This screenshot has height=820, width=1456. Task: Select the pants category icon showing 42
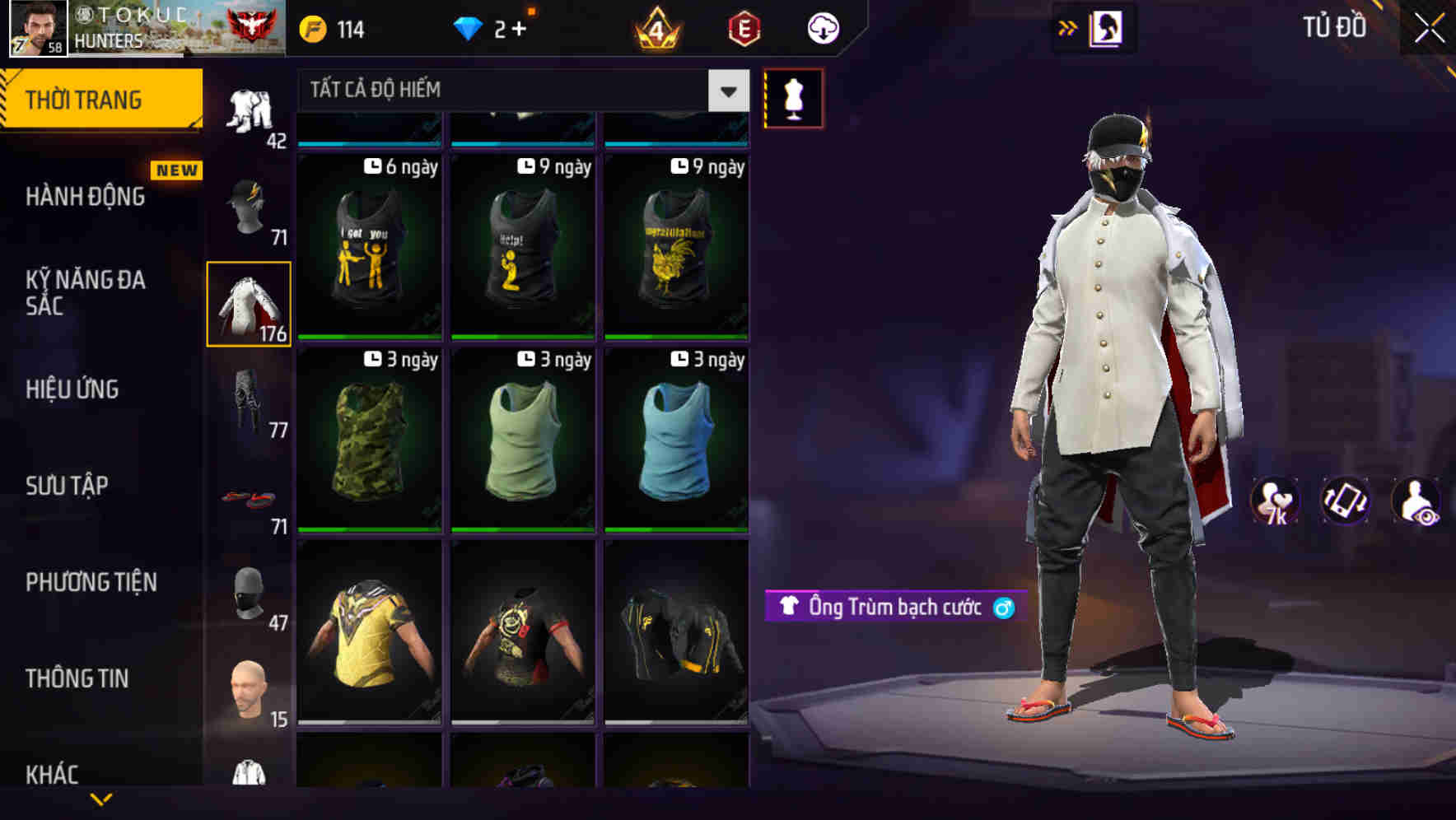[247, 111]
